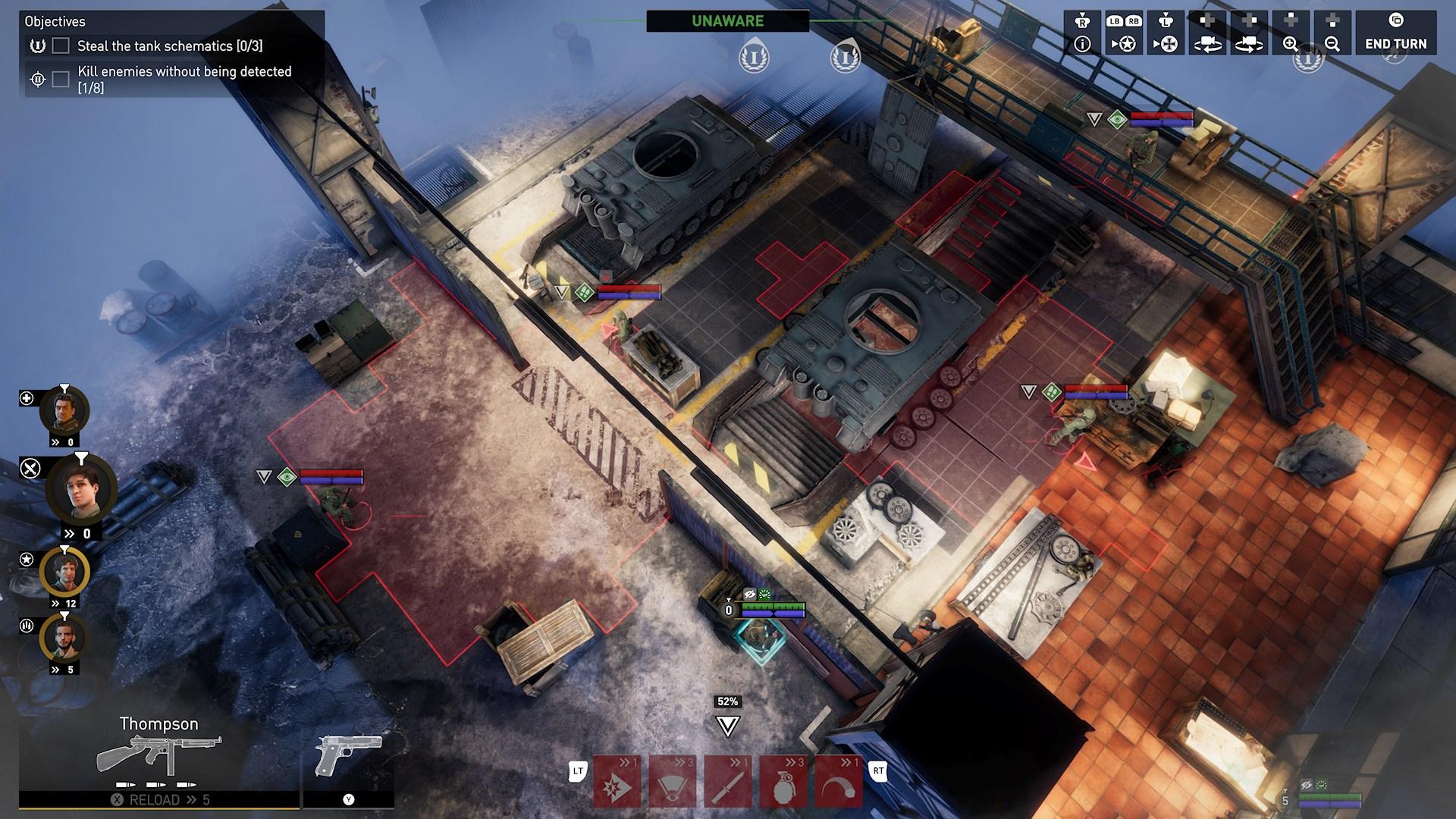
Task: Click the cycle enemies cross icon
Action: pos(1167,43)
